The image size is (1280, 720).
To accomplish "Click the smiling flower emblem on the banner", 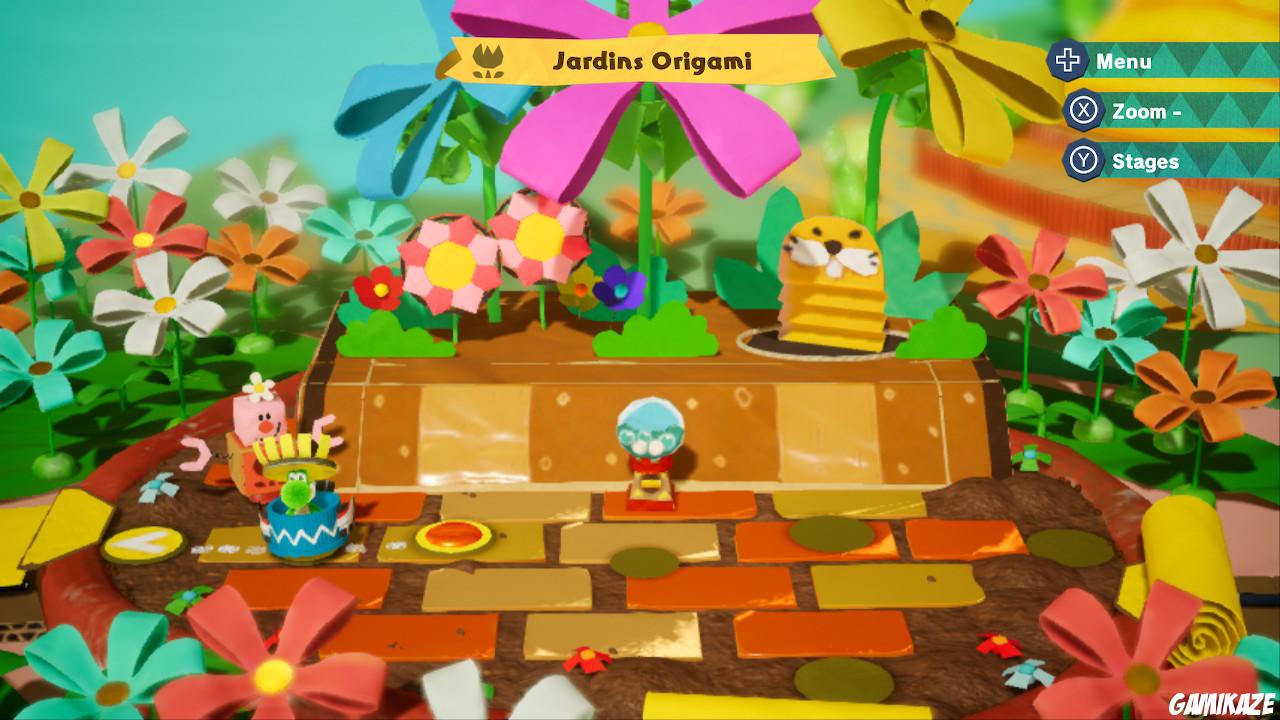I will click(489, 58).
